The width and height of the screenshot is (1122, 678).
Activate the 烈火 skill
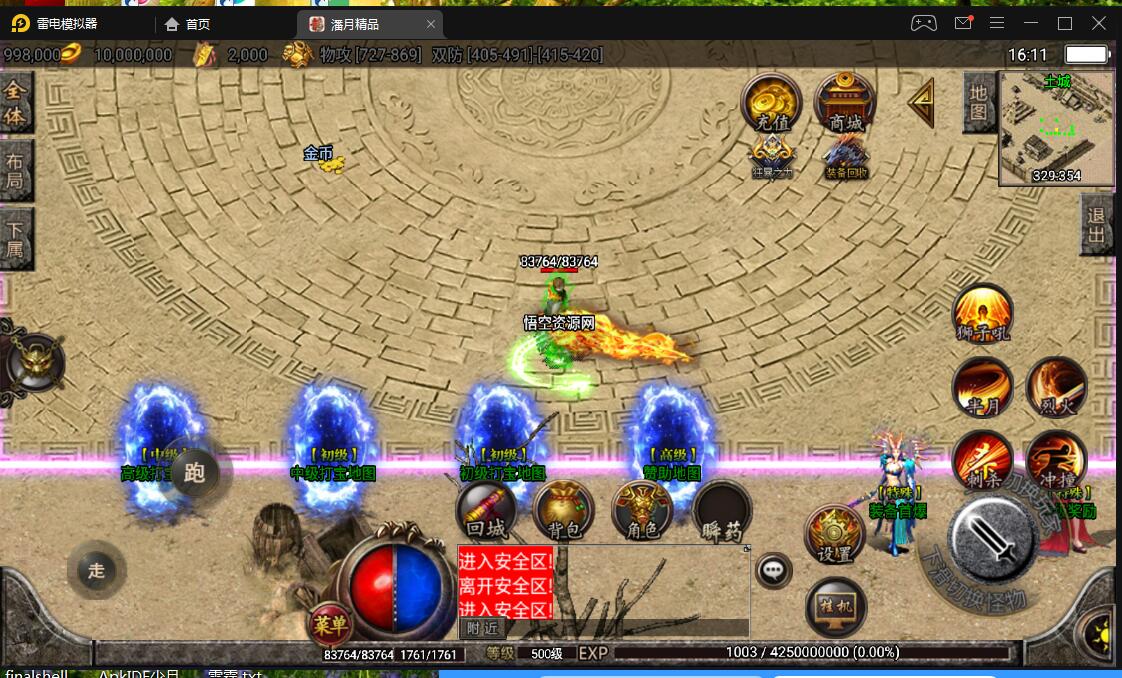1056,387
